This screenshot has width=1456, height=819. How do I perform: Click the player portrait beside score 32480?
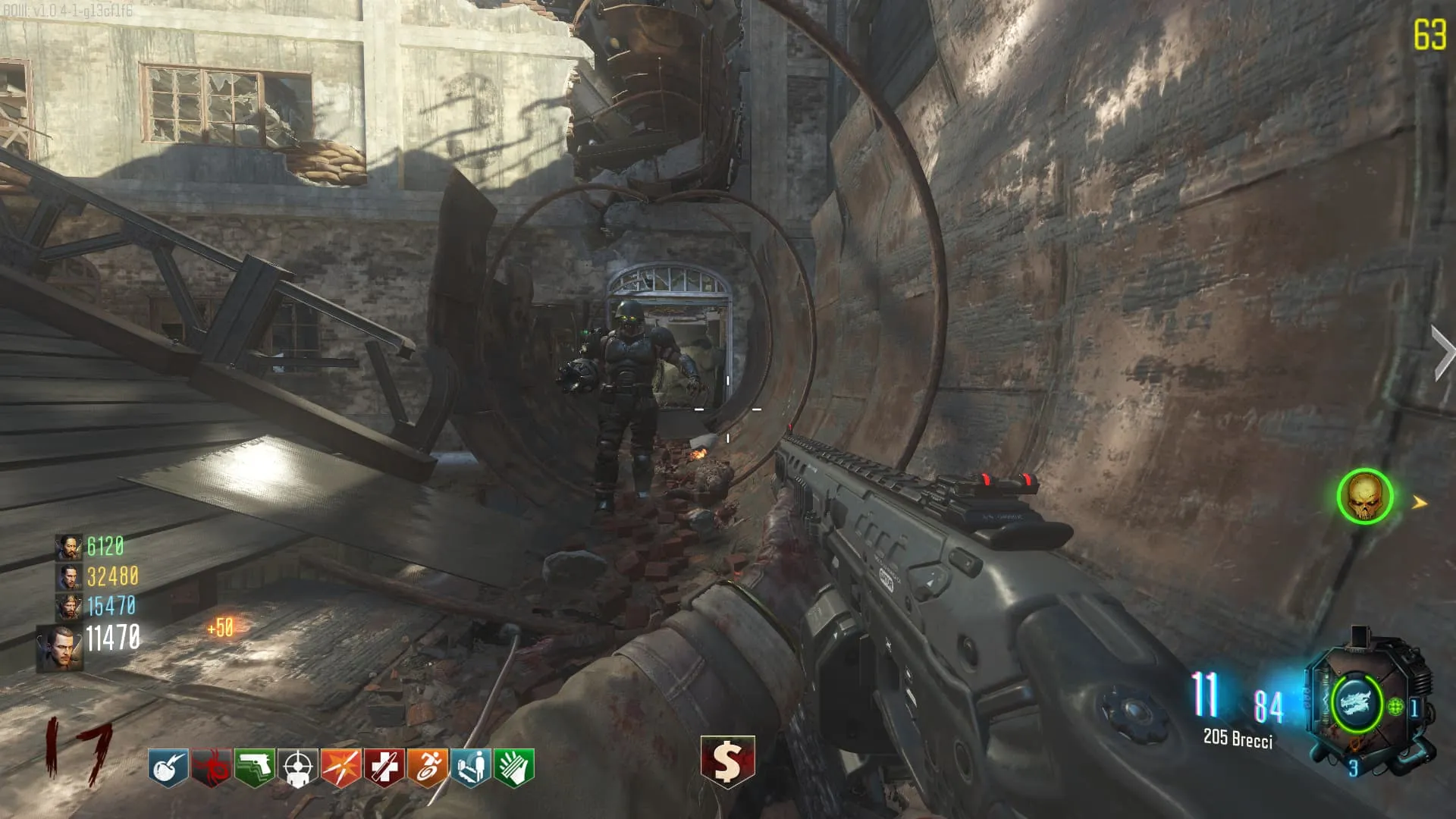coord(69,577)
